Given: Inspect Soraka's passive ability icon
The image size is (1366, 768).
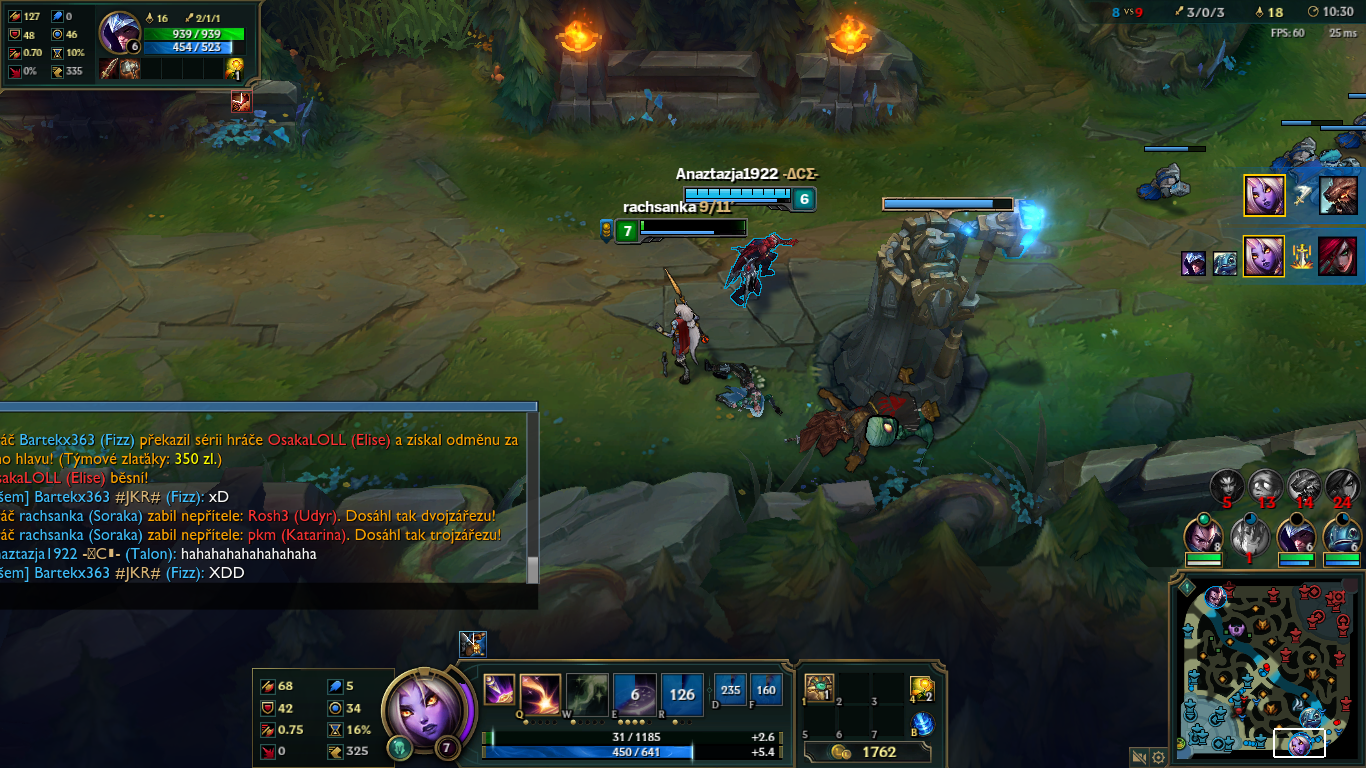Looking at the screenshot, I should tap(498, 688).
